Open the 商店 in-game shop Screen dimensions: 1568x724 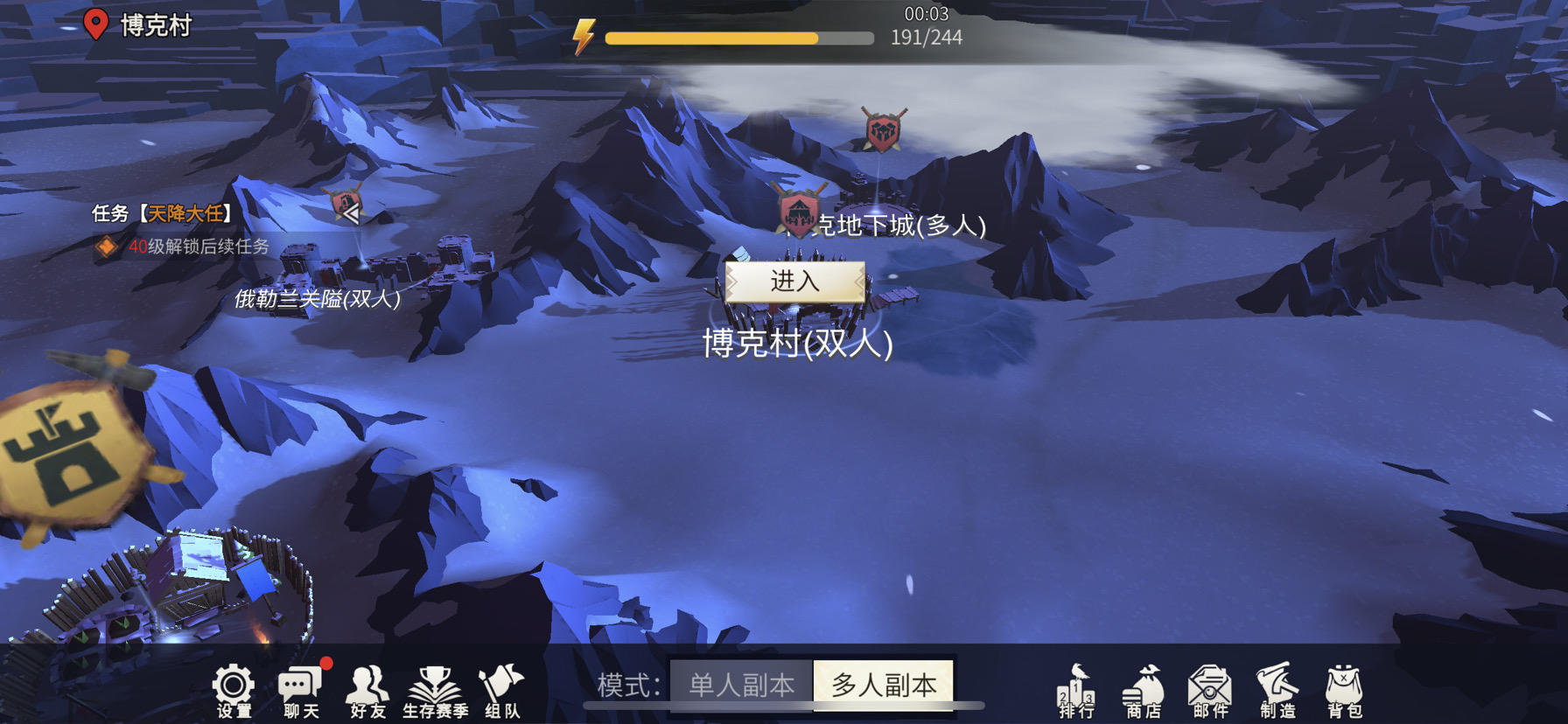tap(1143, 690)
